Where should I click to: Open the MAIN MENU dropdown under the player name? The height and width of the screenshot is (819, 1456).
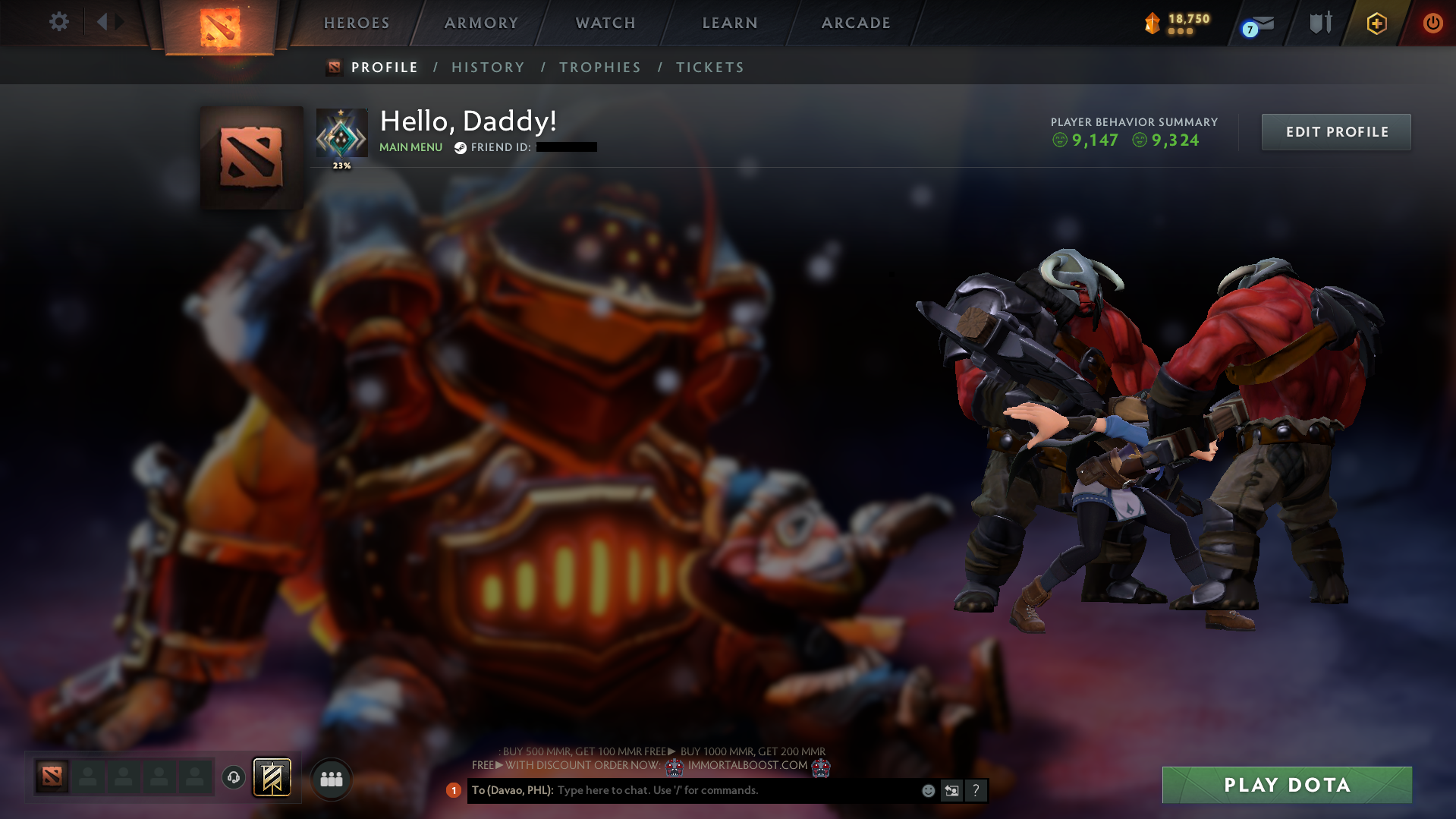[410, 147]
